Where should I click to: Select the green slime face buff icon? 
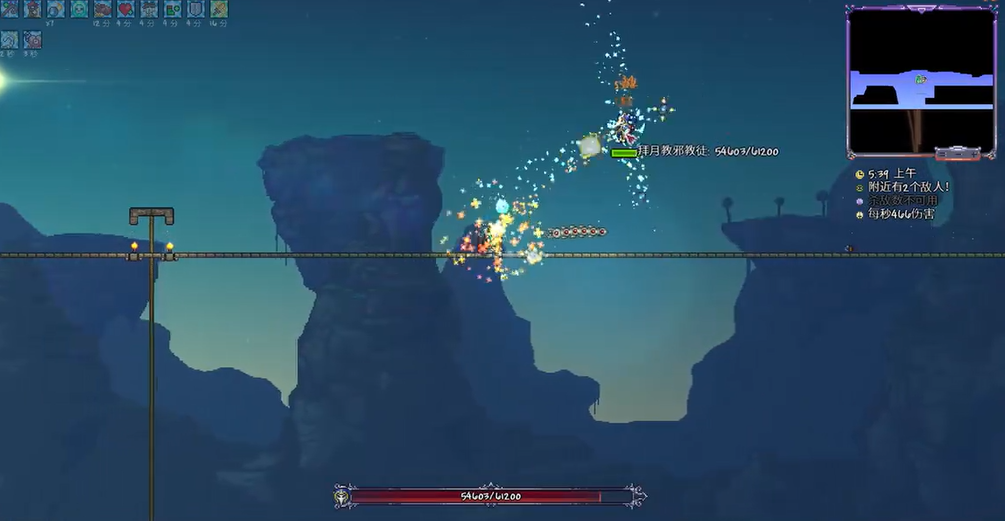click(x=80, y=9)
